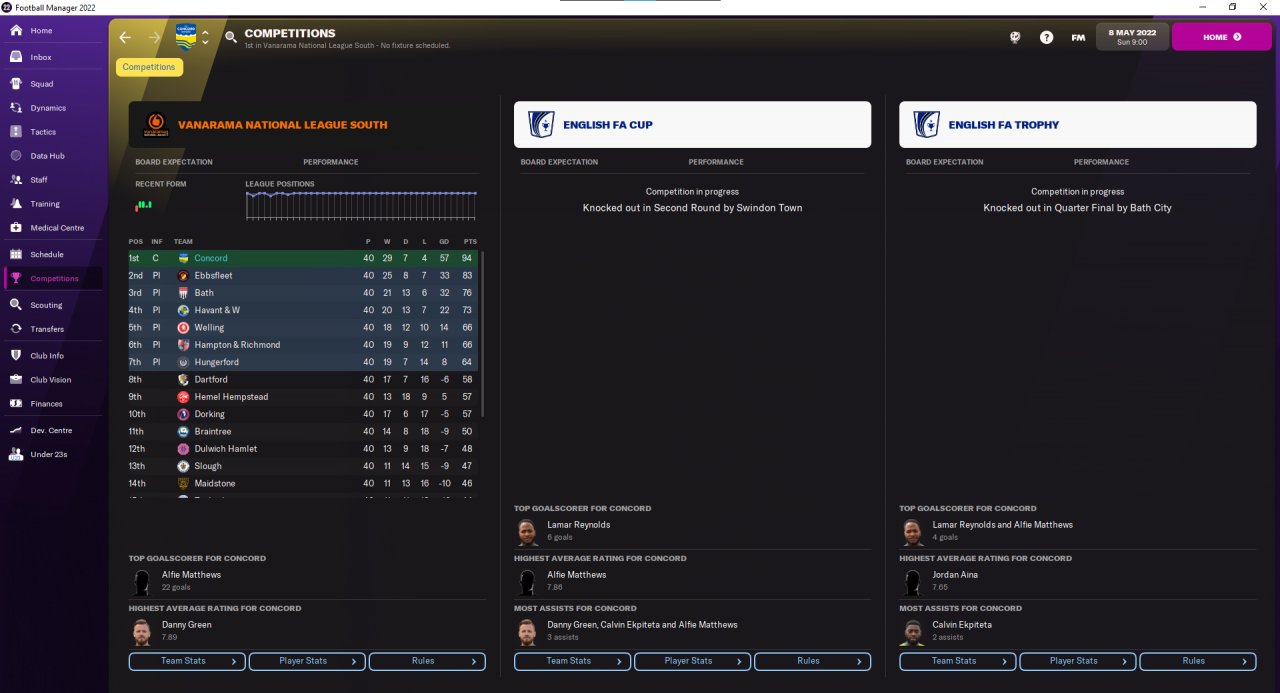Open Team Stats for the National League South
The width and height of the screenshot is (1280, 693).
pos(187,661)
